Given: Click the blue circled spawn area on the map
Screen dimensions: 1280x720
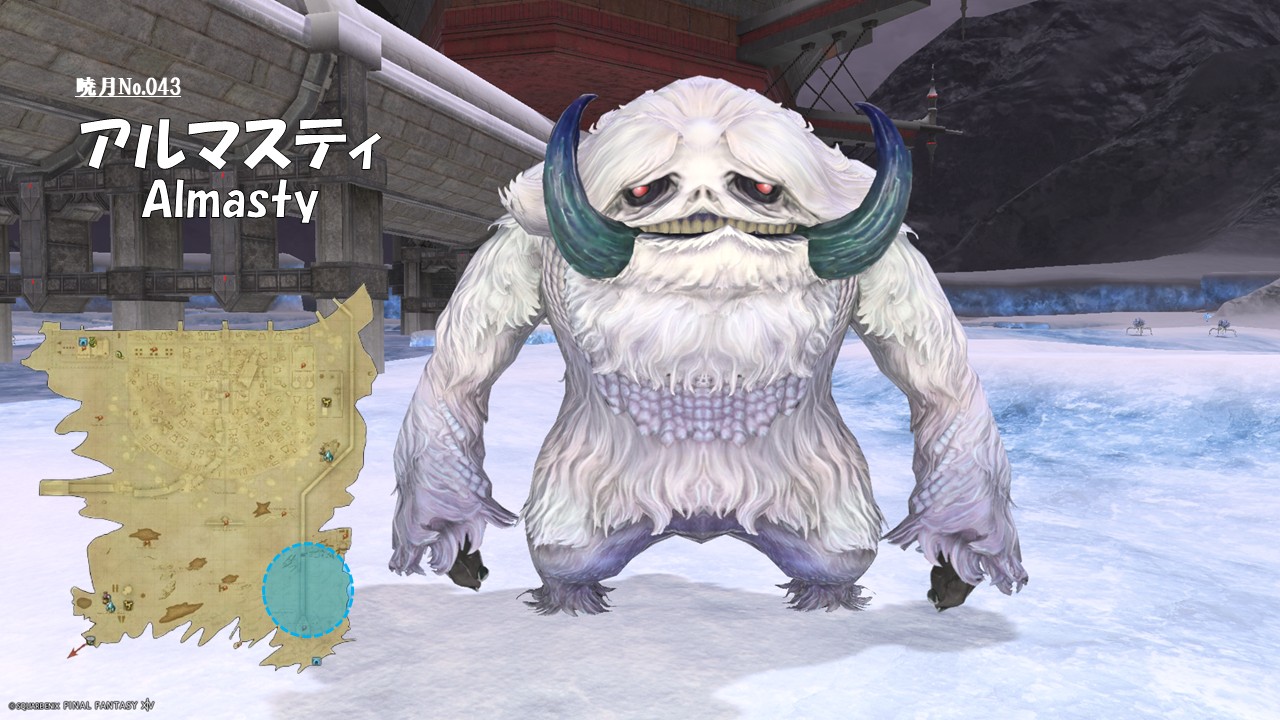Looking at the screenshot, I should [307, 590].
